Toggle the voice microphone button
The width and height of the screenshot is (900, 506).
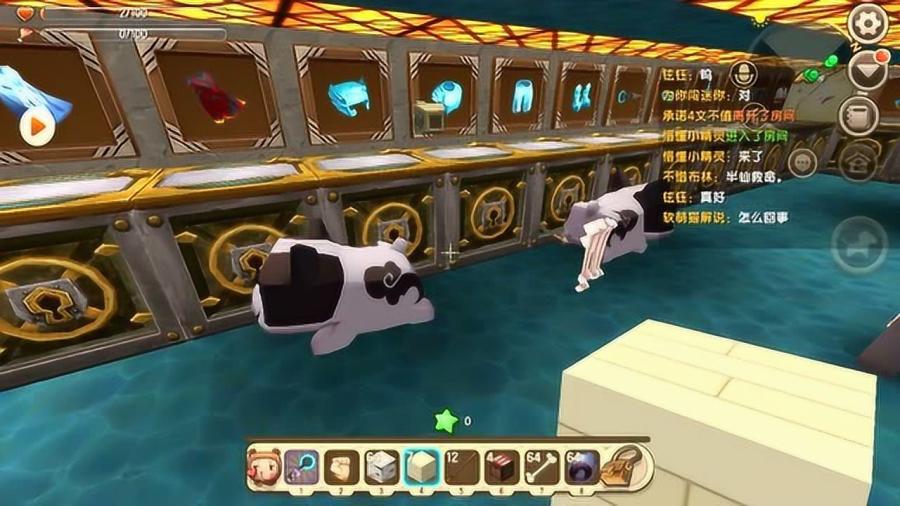(744, 73)
